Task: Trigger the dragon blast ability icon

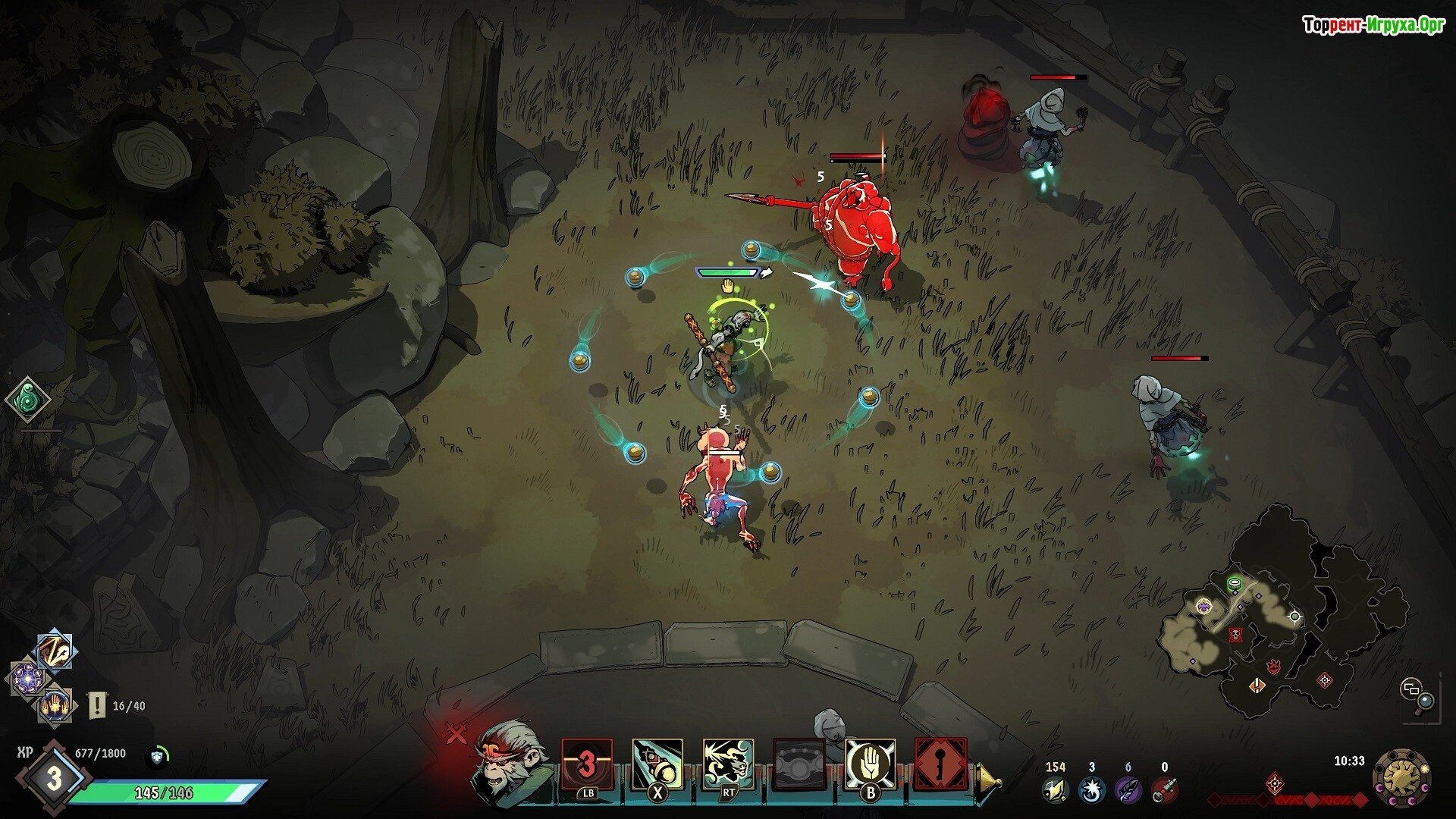Action: point(728,764)
